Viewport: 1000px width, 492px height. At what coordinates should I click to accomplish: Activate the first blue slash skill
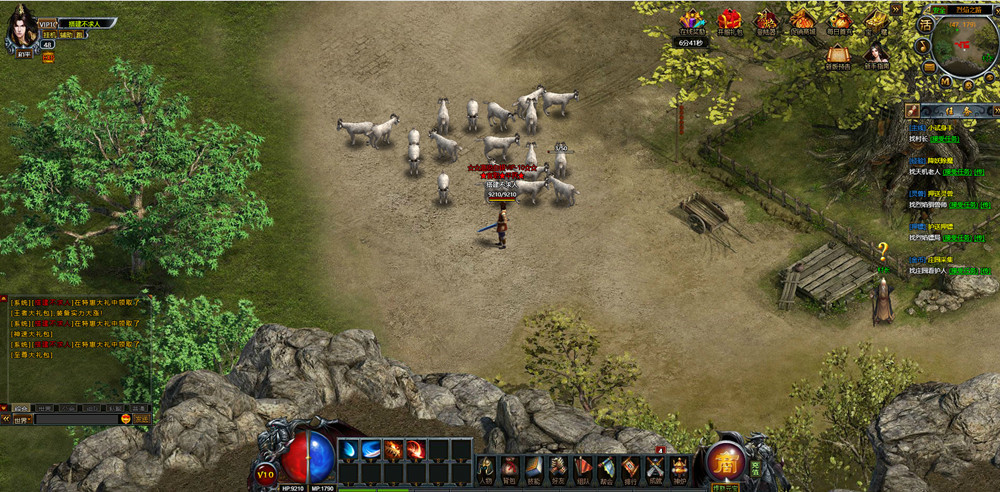[x=349, y=449]
